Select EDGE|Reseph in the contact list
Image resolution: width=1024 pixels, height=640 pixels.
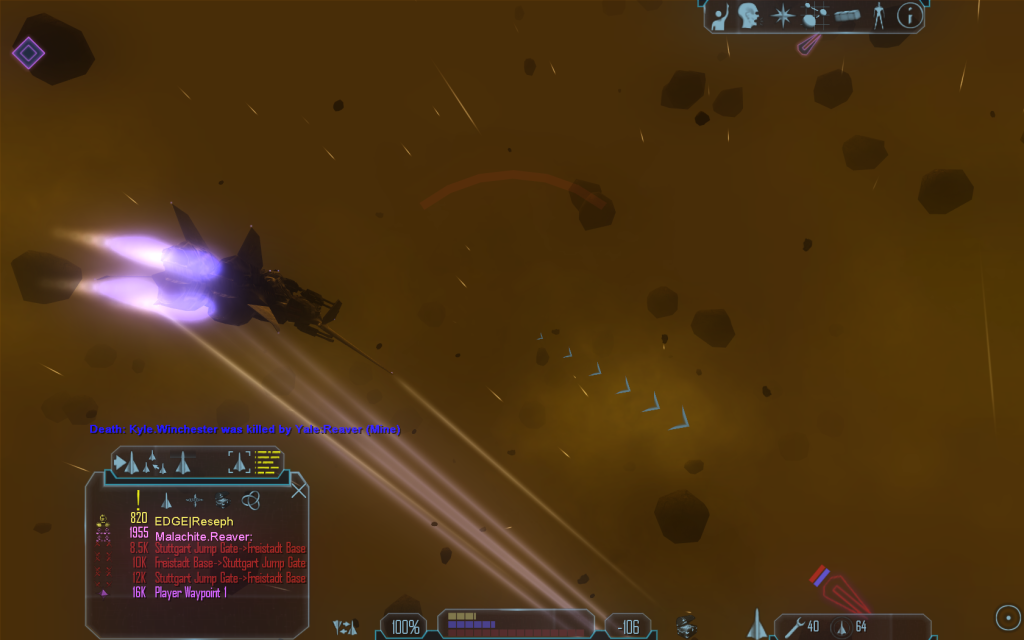194,521
